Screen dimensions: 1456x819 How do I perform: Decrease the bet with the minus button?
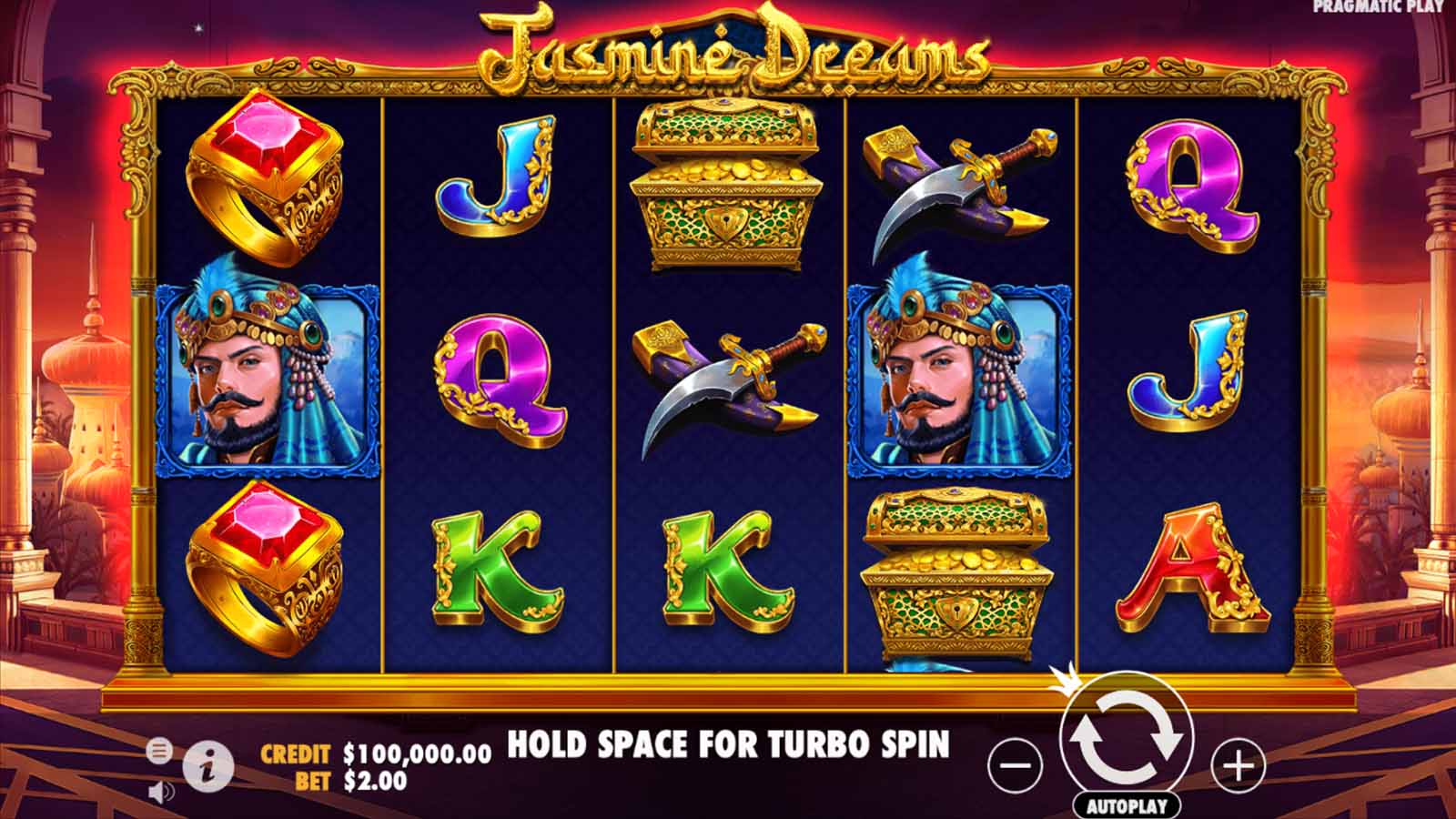1014,764
